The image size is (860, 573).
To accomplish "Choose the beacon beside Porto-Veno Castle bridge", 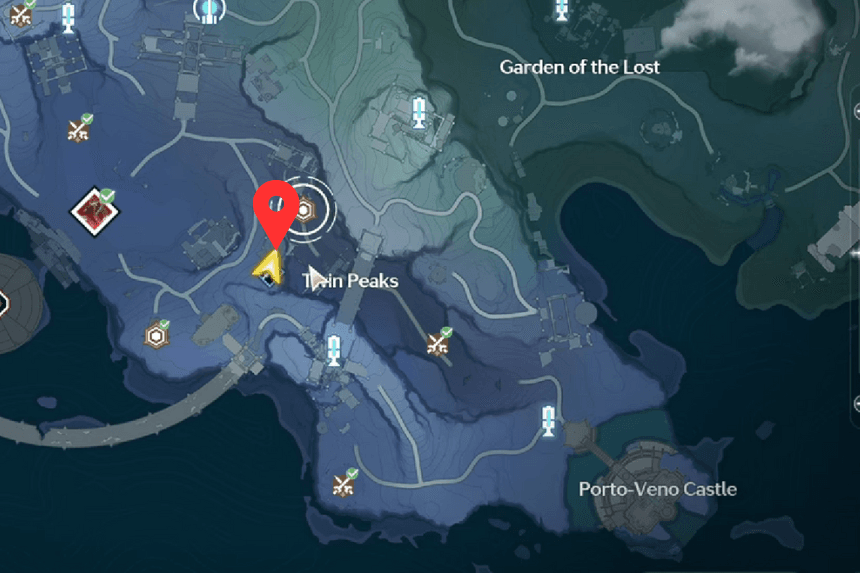I will point(548,420).
